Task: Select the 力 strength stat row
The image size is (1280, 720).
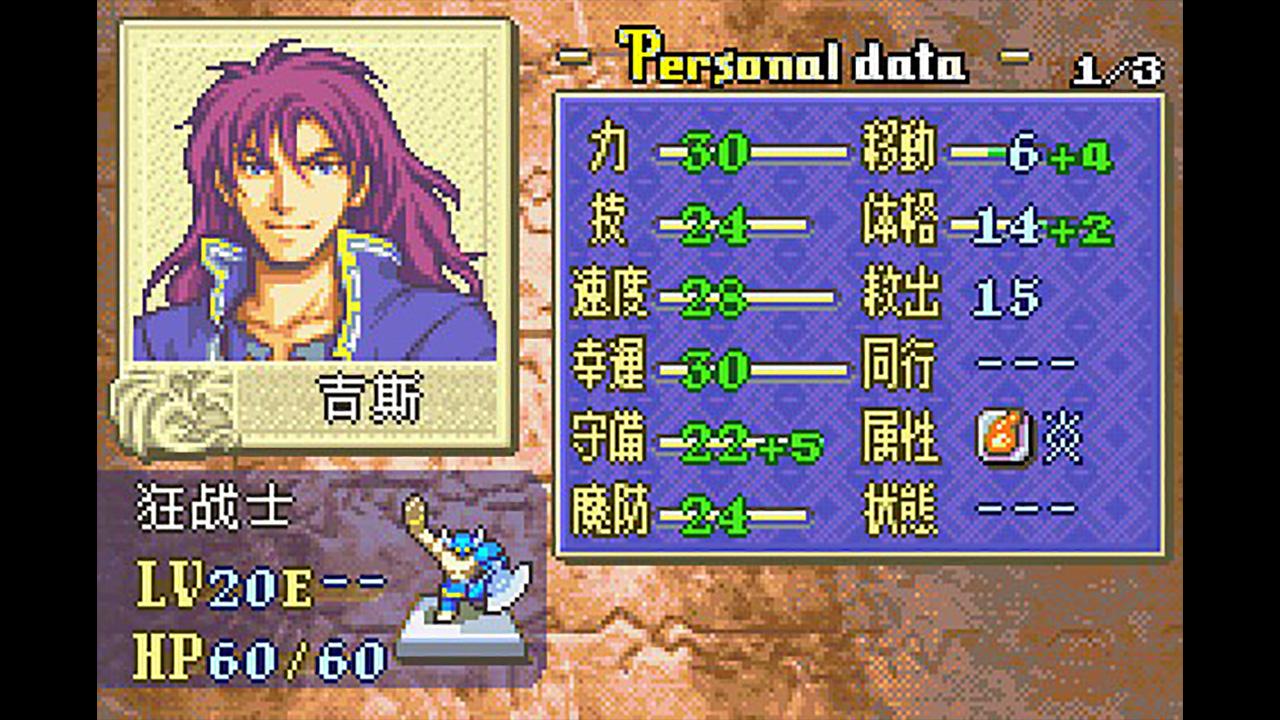Action: pyautogui.click(x=708, y=153)
